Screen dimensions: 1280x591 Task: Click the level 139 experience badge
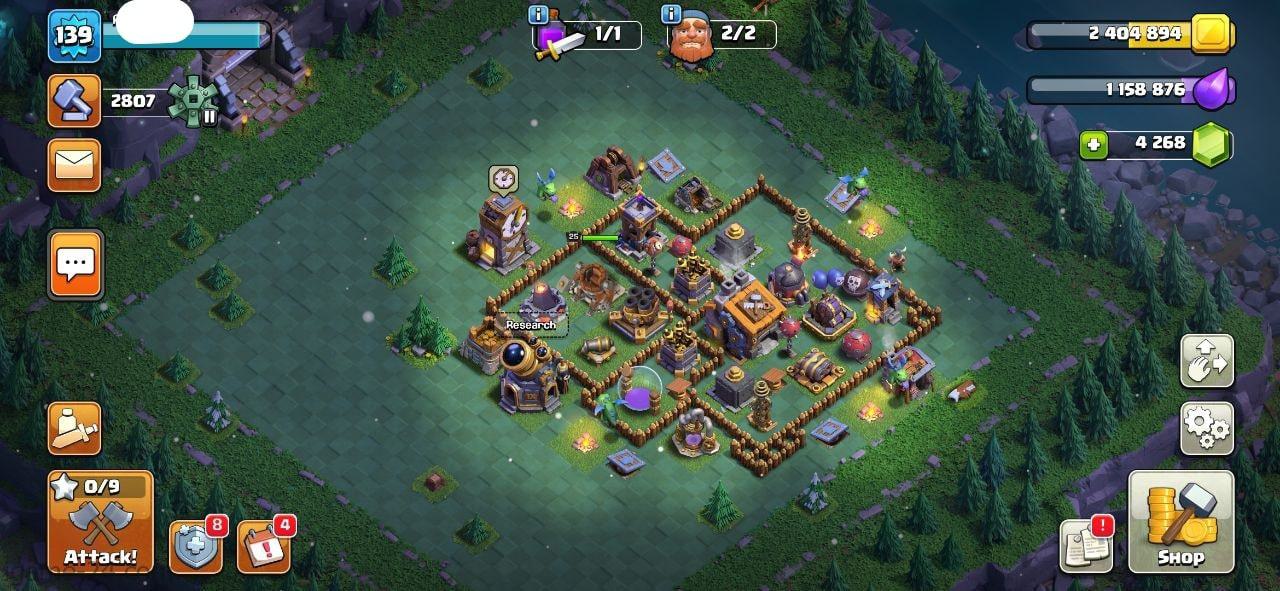pos(74,36)
